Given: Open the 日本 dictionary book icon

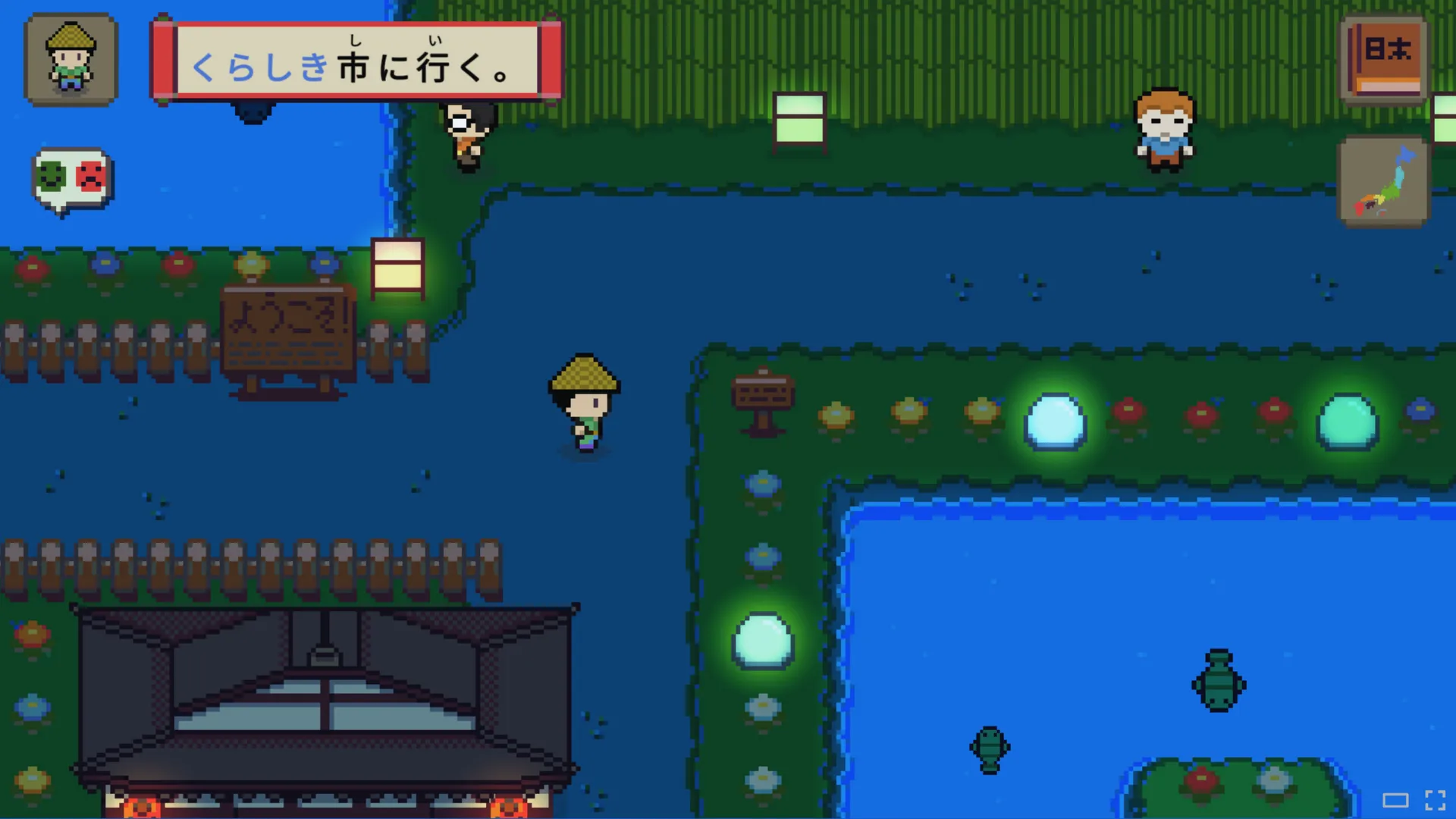Looking at the screenshot, I should (1382, 58).
